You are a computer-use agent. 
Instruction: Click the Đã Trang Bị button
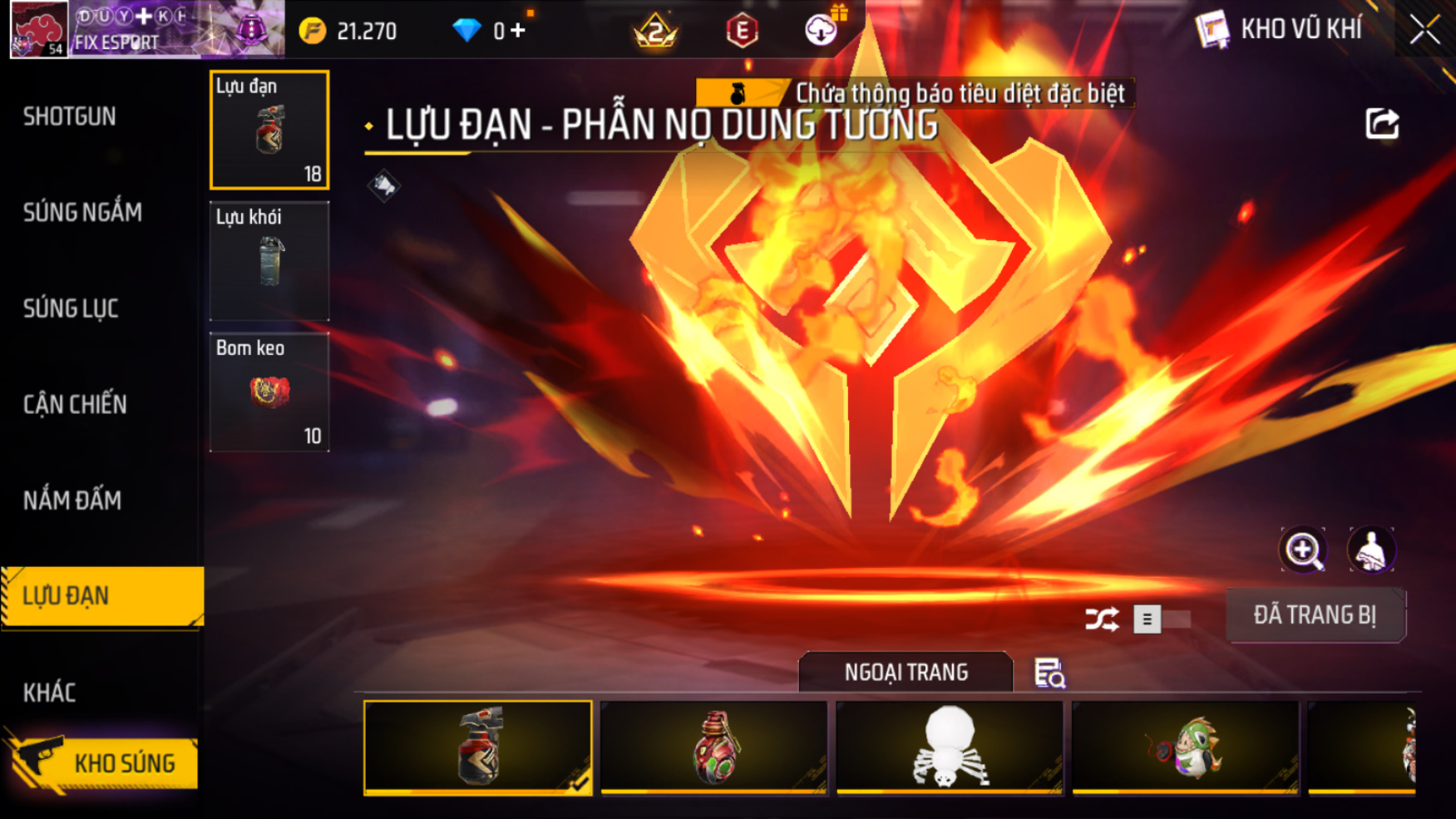(1315, 615)
